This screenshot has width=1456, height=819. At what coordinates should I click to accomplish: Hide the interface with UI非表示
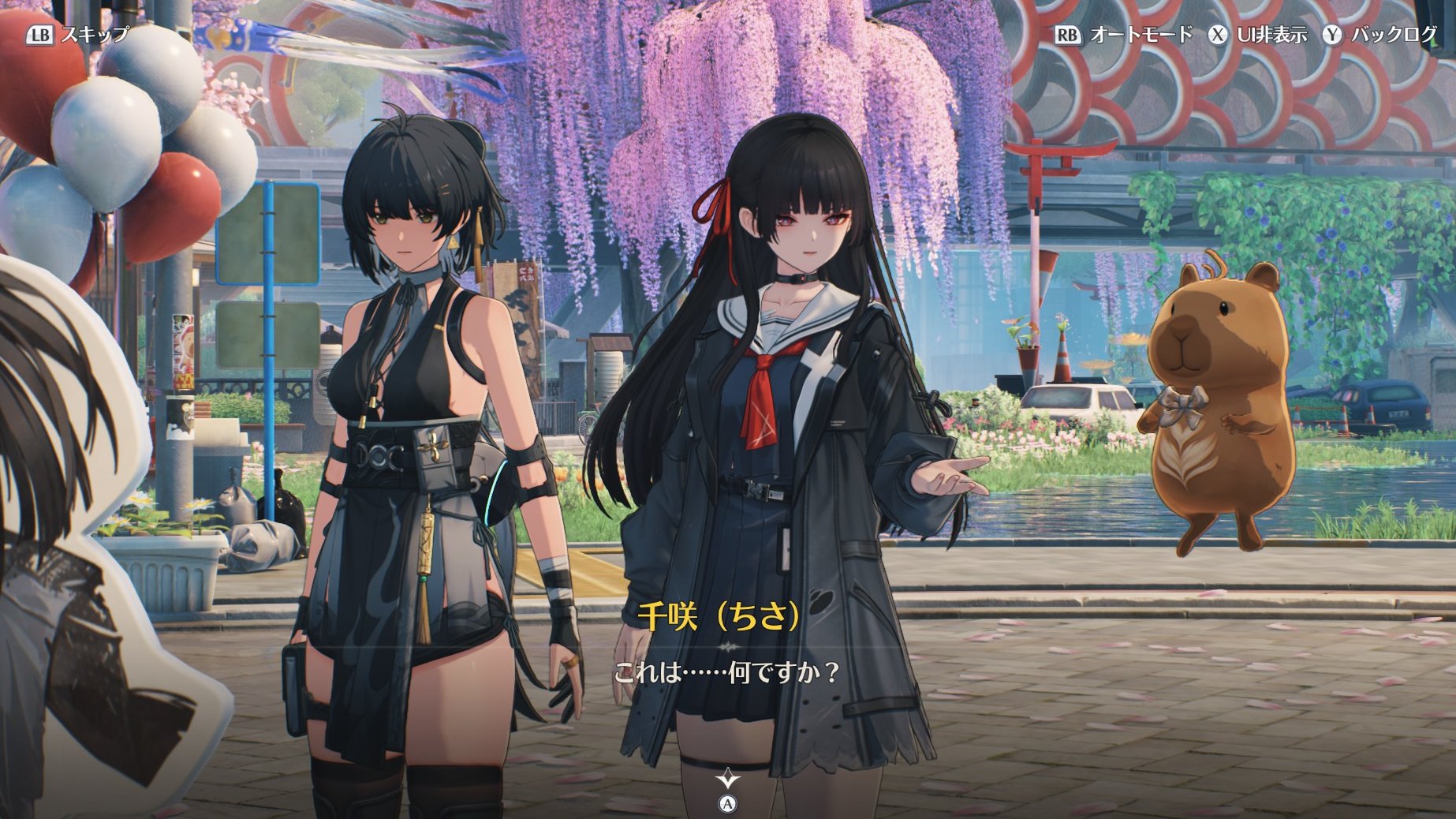click(1259, 35)
